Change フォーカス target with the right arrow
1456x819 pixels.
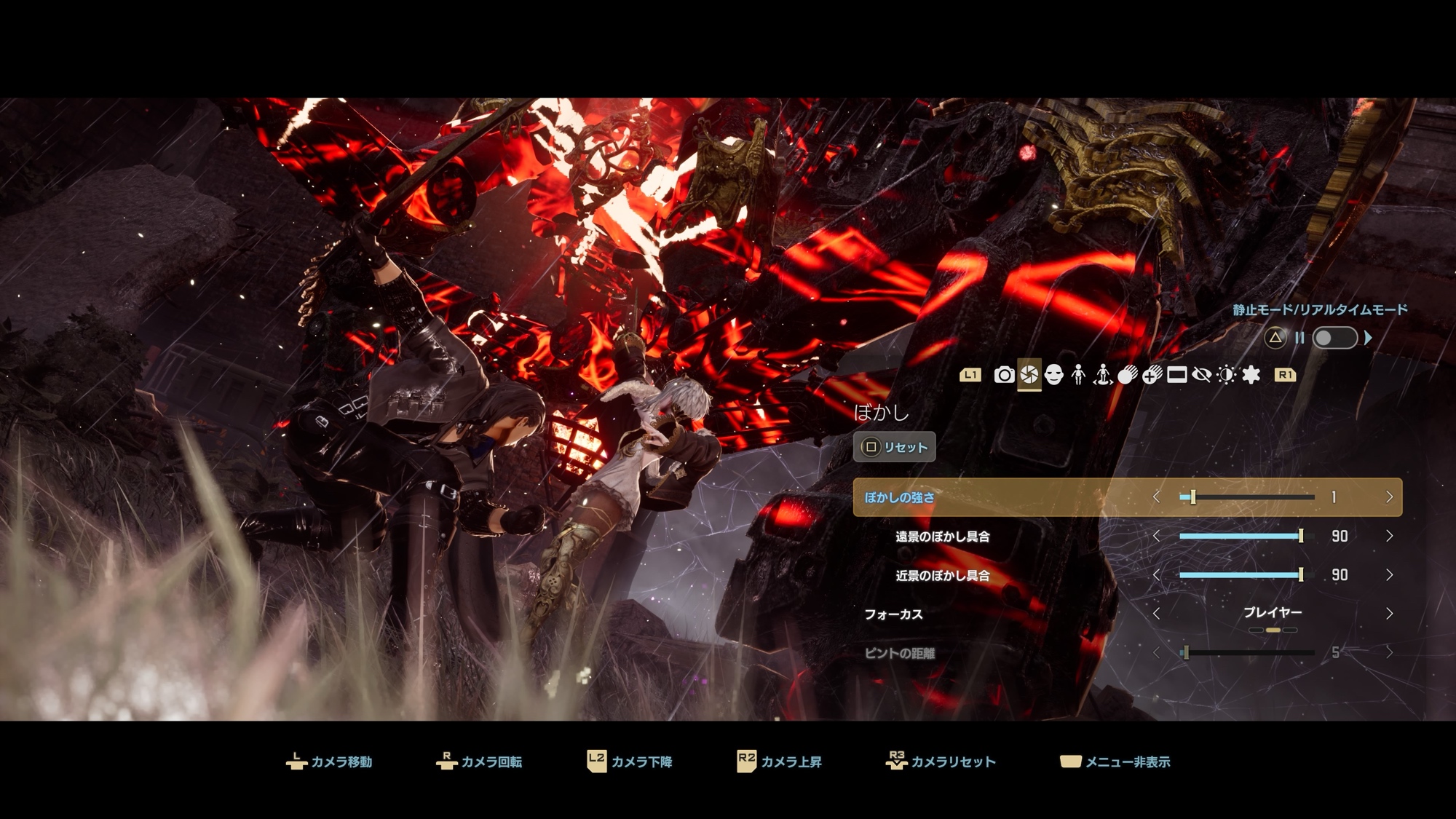point(1389,614)
